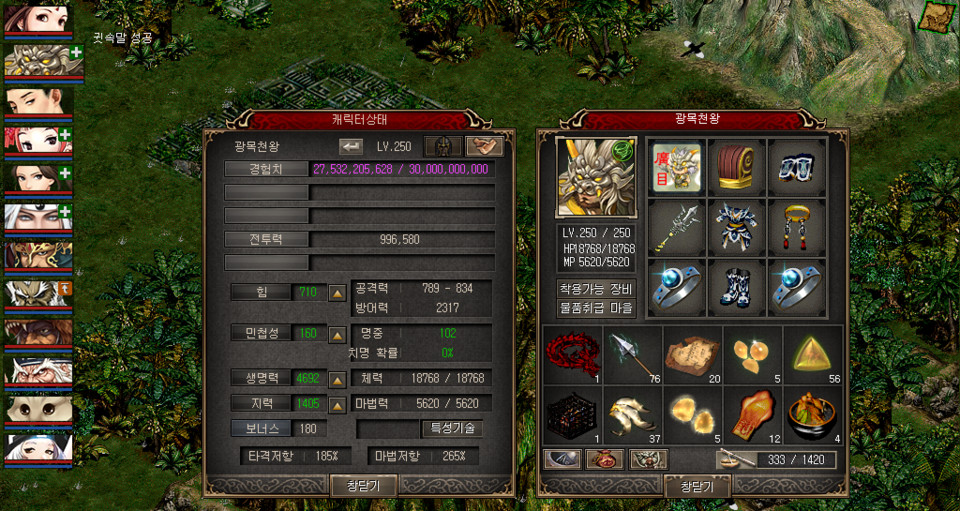
Task: Increase the 지력 (intelligence) stat with its arrow
Action: pos(338,404)
